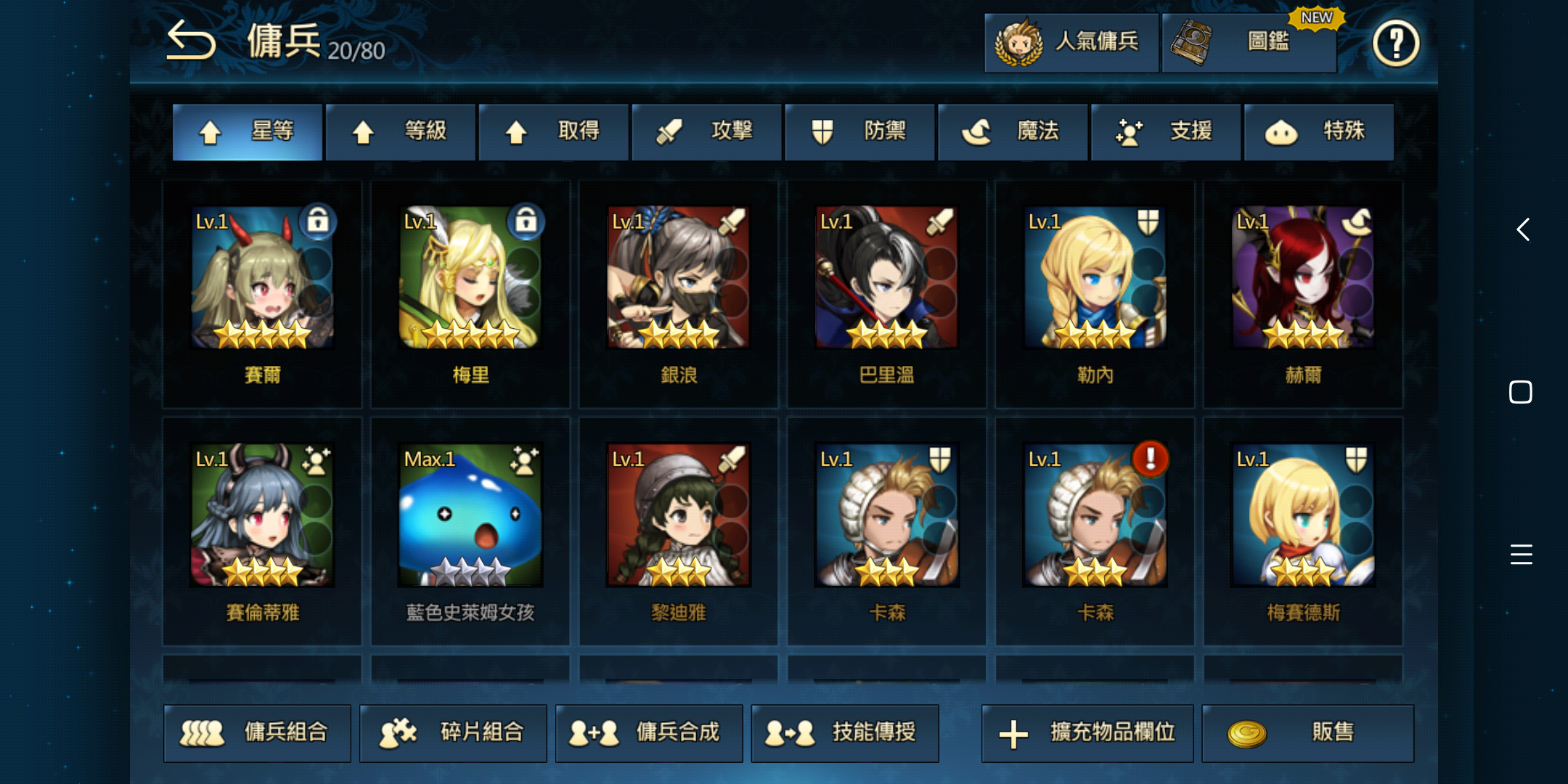Sort mercenaries by 防禦 defense

click(860, 131)
